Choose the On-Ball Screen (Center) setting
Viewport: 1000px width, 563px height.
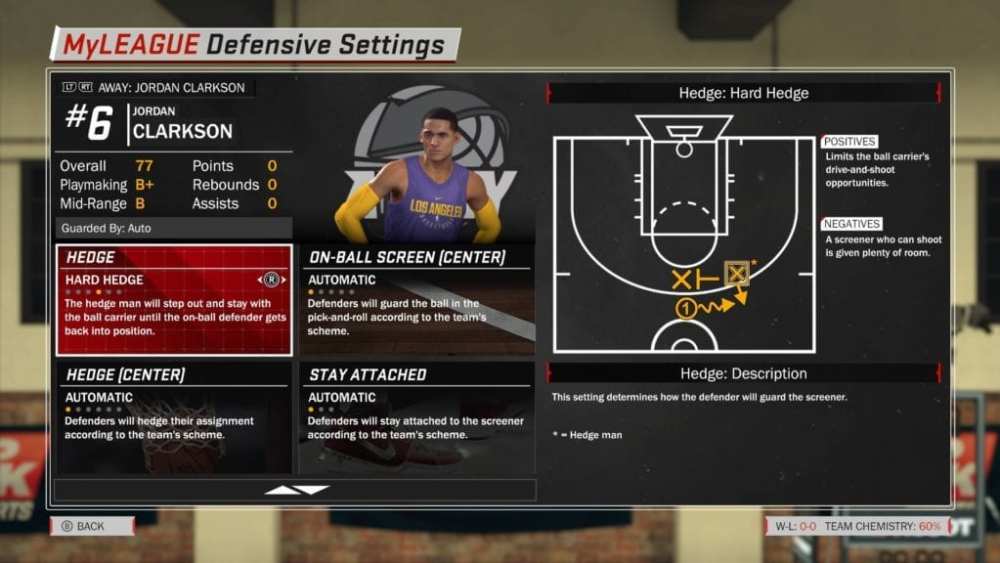[x=417, y=299]
